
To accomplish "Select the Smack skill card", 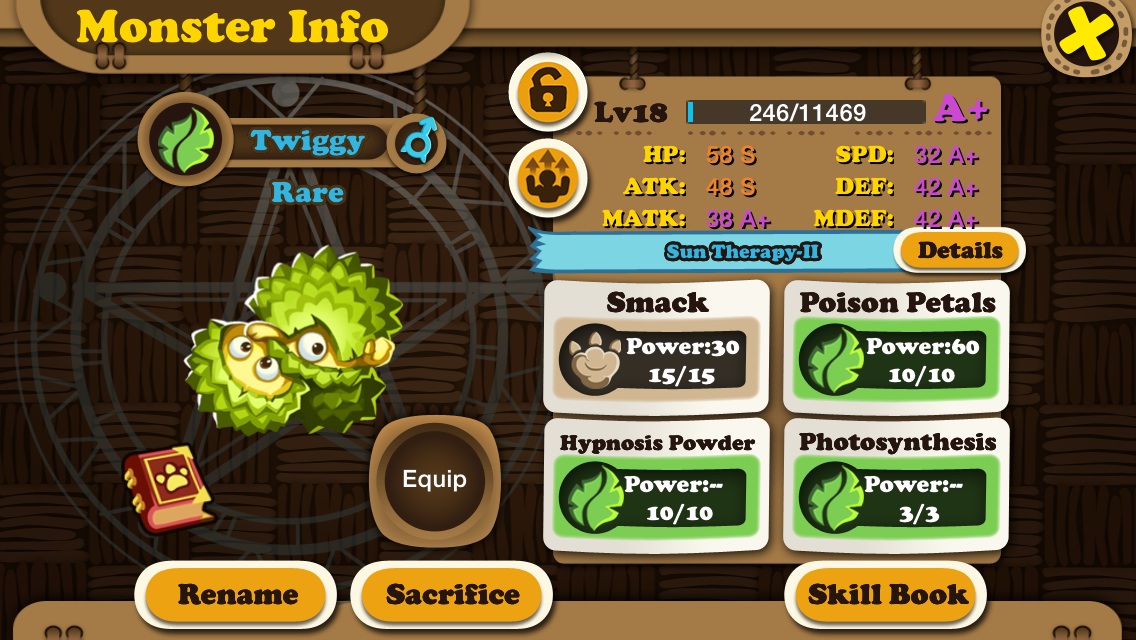I will pos(657,346).
